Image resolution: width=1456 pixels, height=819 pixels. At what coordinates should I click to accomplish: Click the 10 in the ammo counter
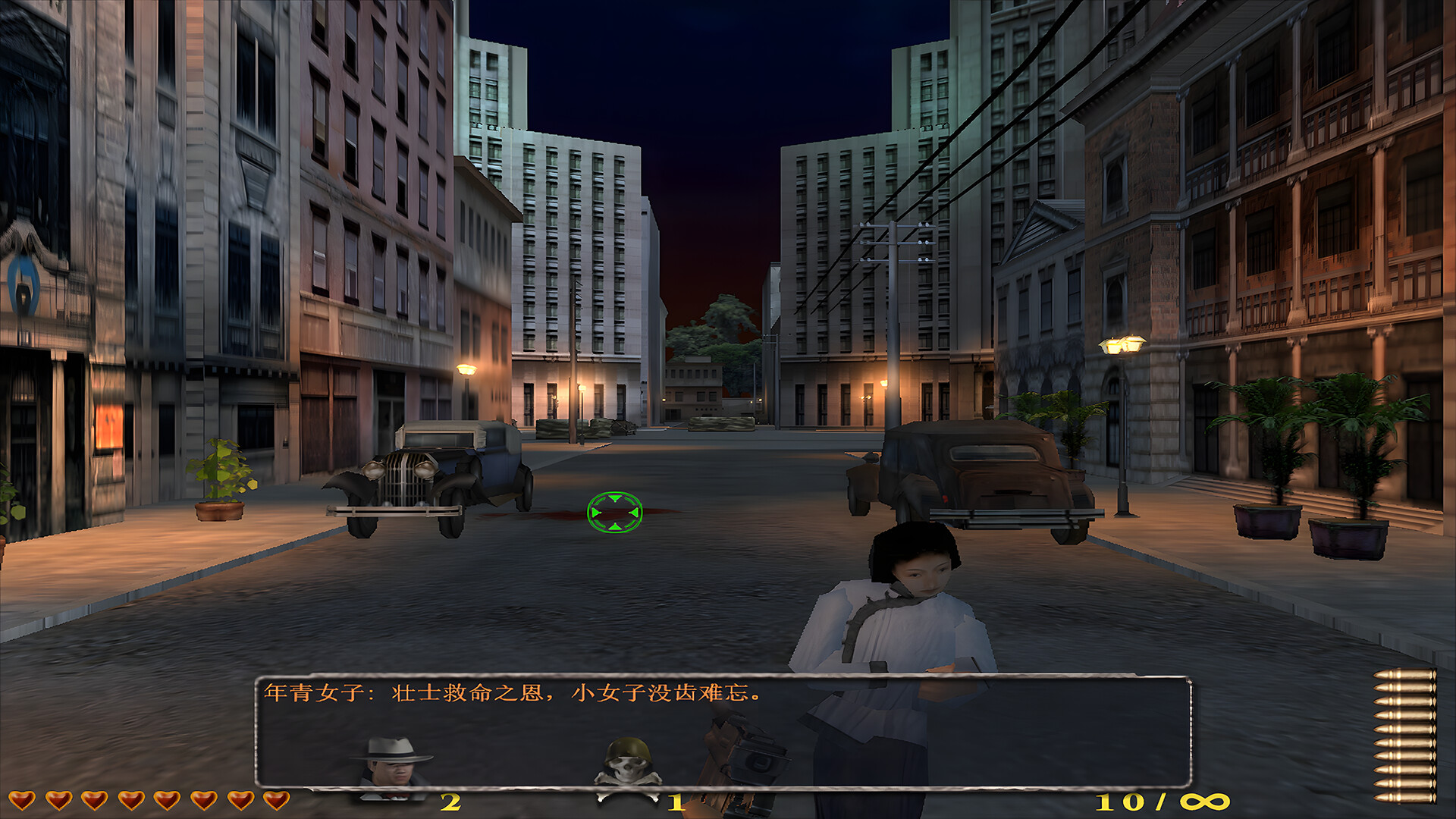click(x=1120, y=799)
